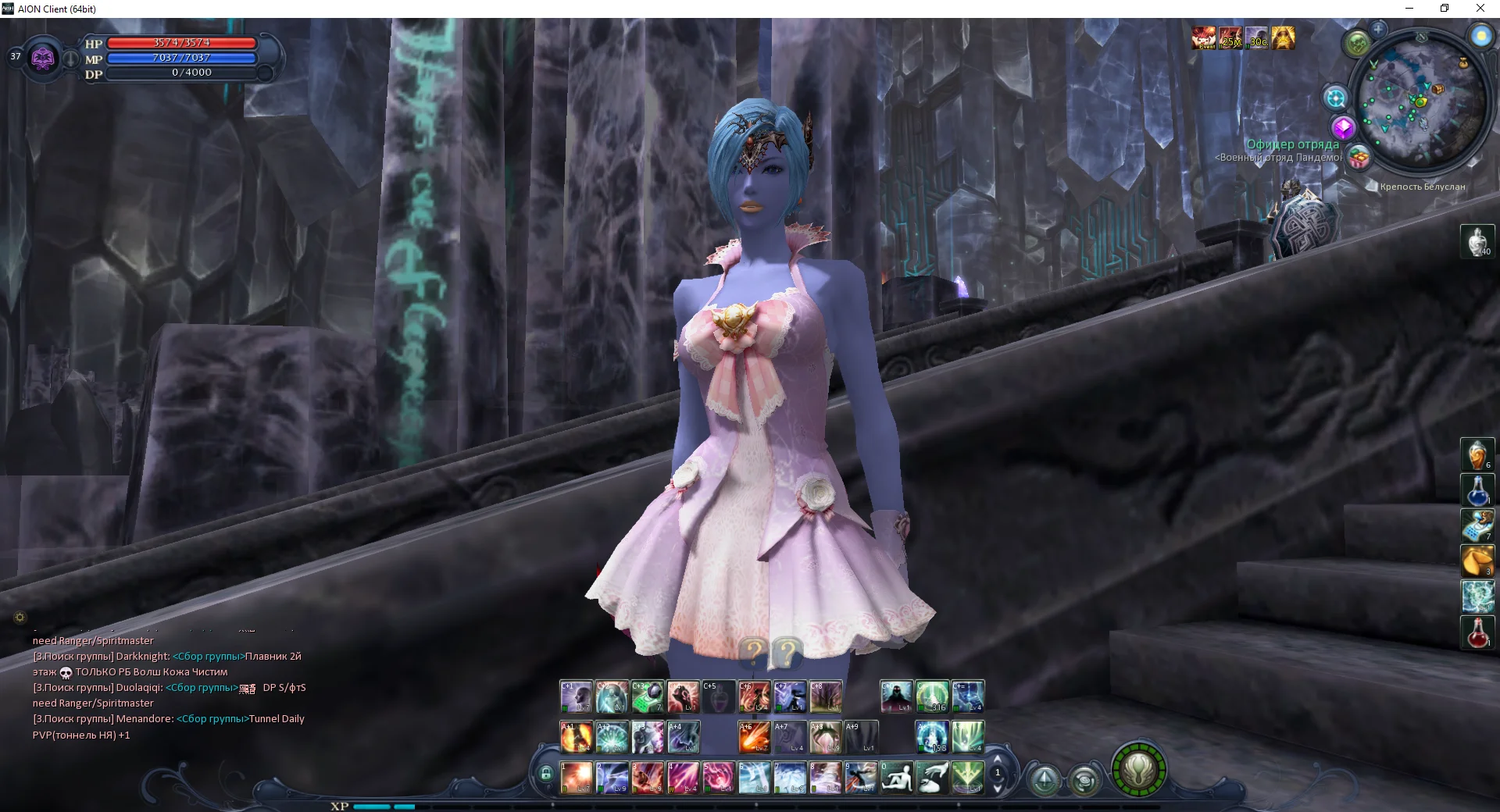Minimize the AION Client window

pyautogui.click(x=1409, y=9)
